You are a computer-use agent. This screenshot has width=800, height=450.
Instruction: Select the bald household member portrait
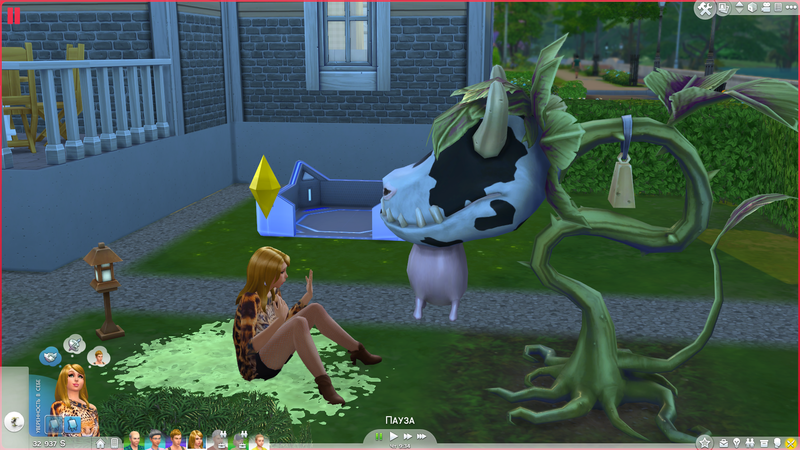133,441
